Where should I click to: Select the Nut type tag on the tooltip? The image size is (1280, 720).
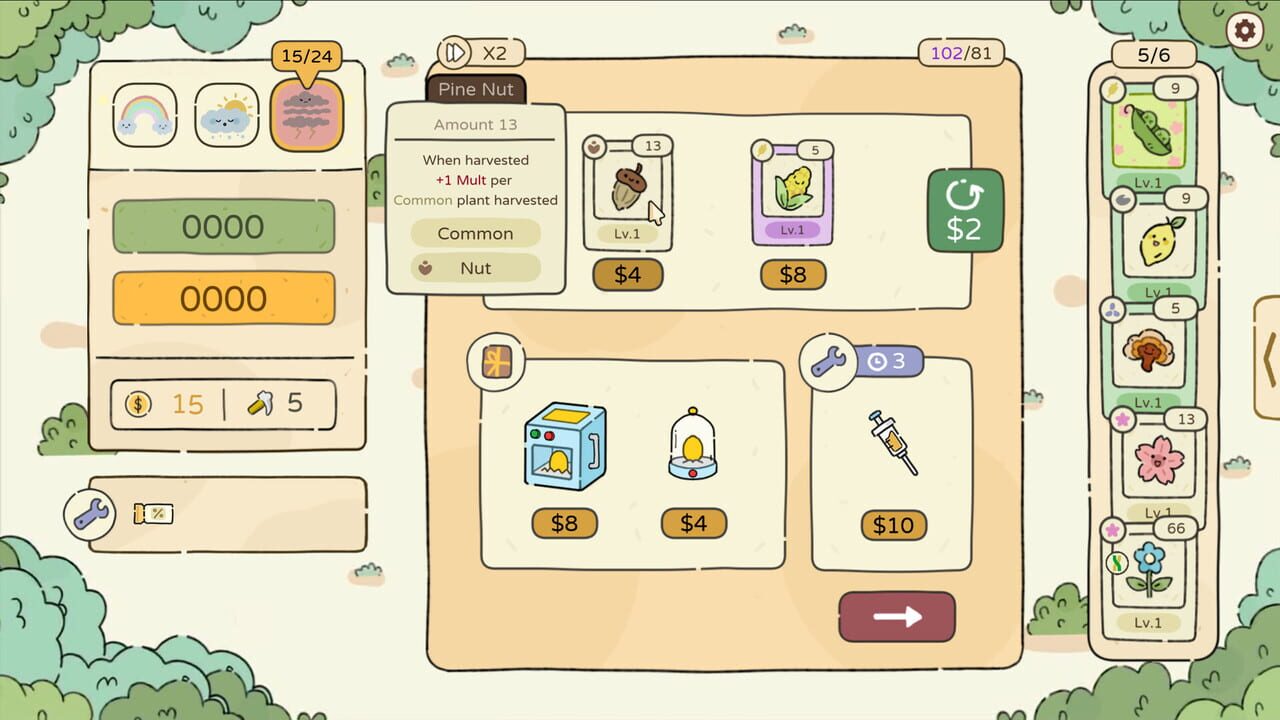pyautogui.click(x=475, y=268)
